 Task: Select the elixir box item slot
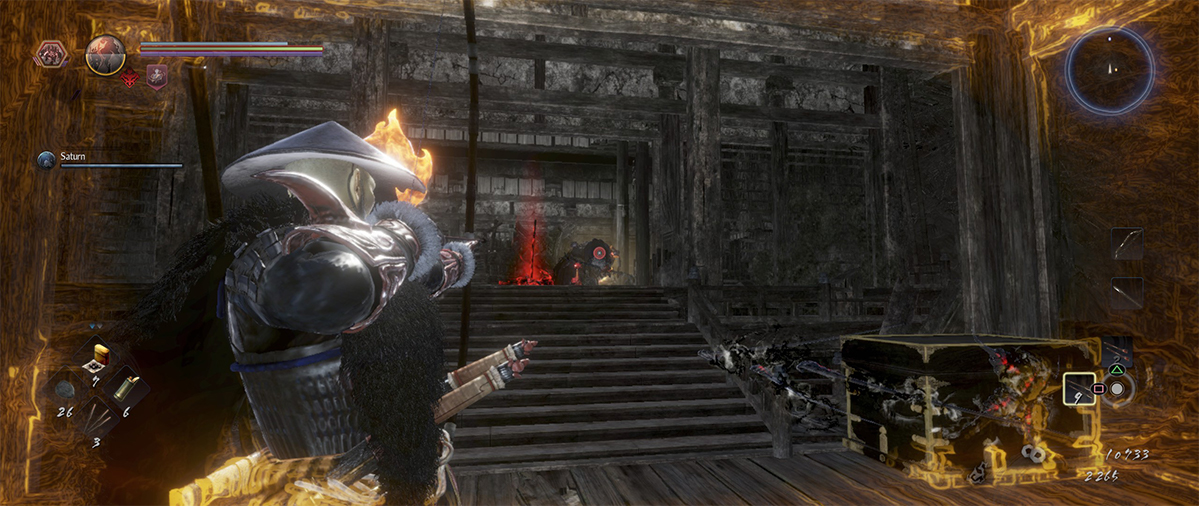(x=100, y=357)
